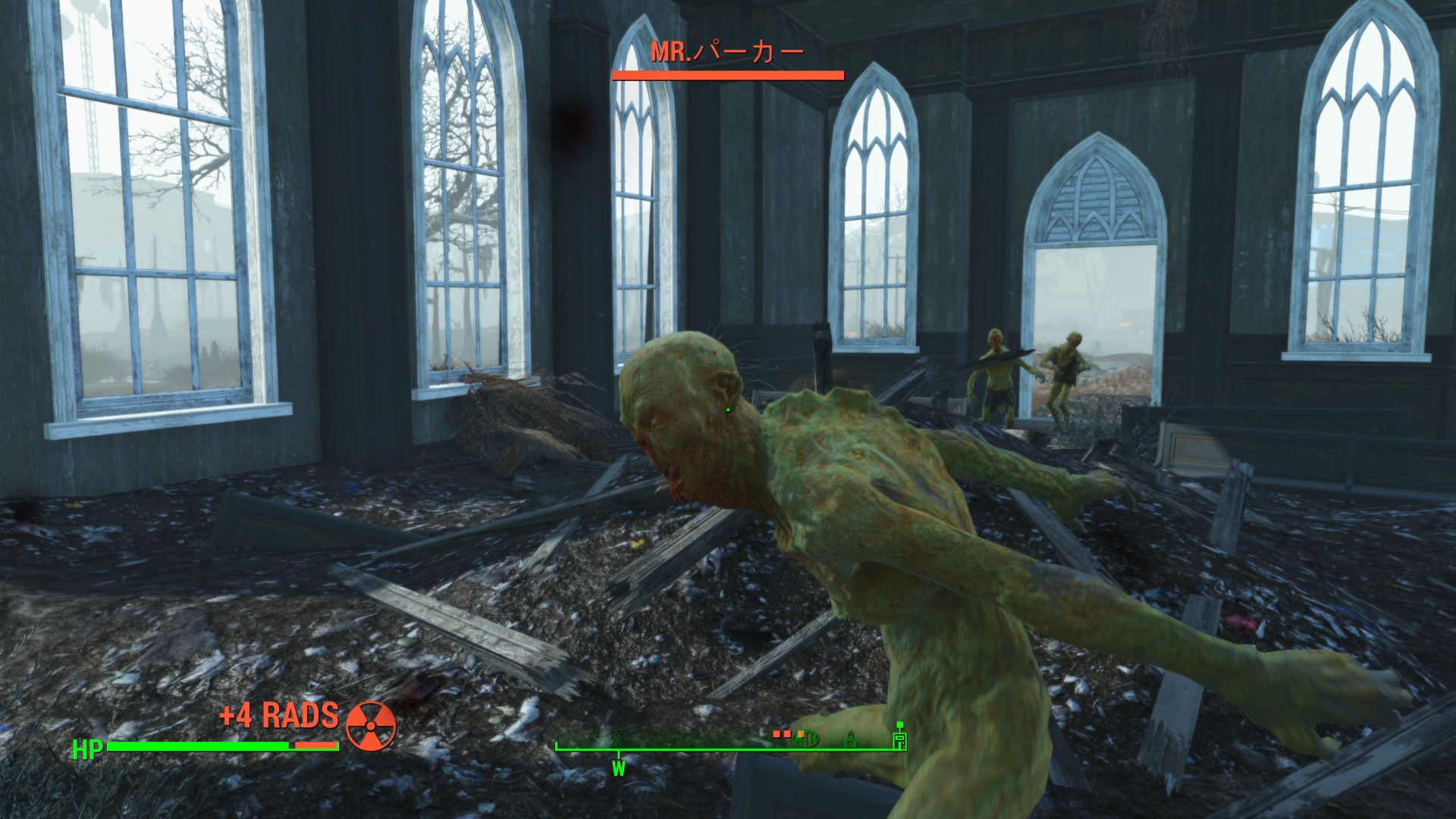Click the radio tower marker on the compass
This screenshot has width=1456, height=819.
617,738
